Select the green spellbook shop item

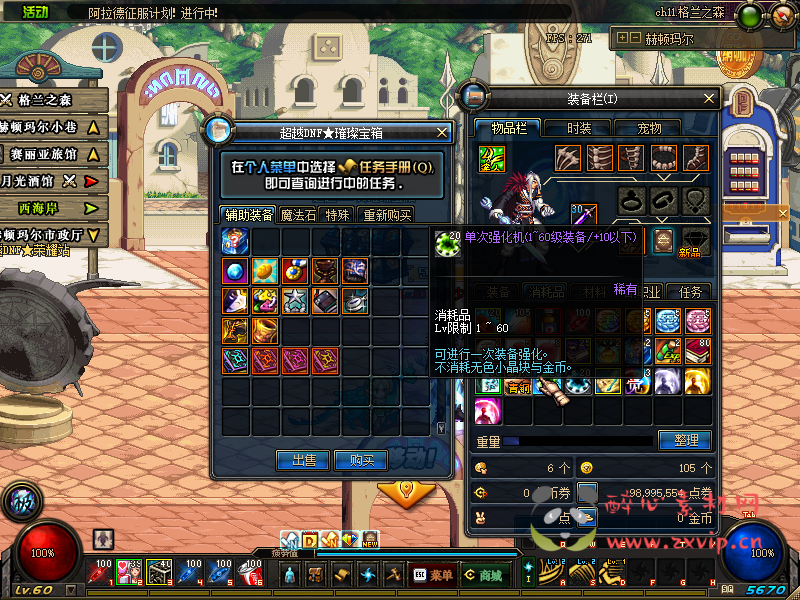tap(235, 360)
